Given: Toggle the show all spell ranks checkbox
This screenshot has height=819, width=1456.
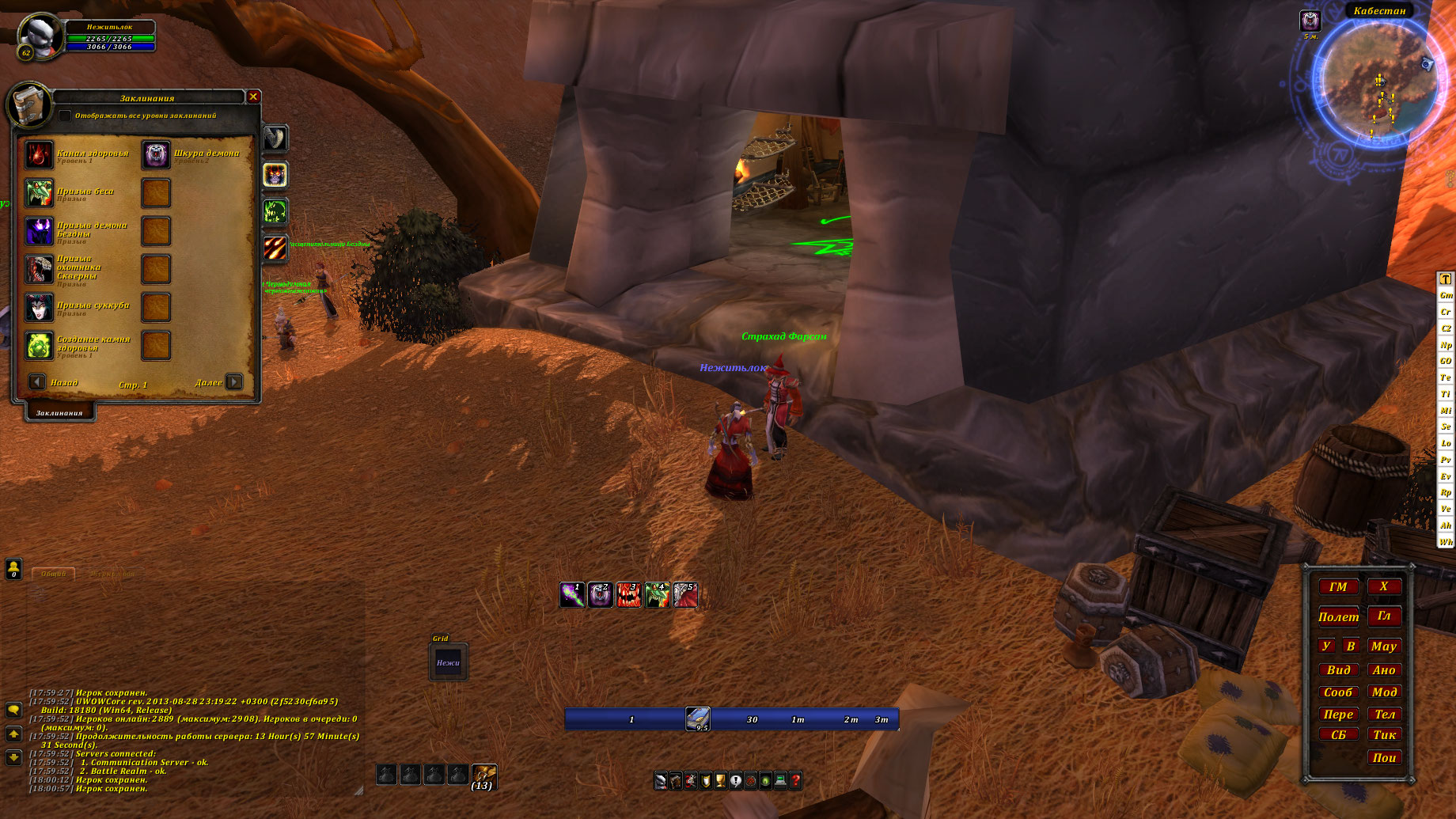Looking at the screenshot, I should coord(65,116).
